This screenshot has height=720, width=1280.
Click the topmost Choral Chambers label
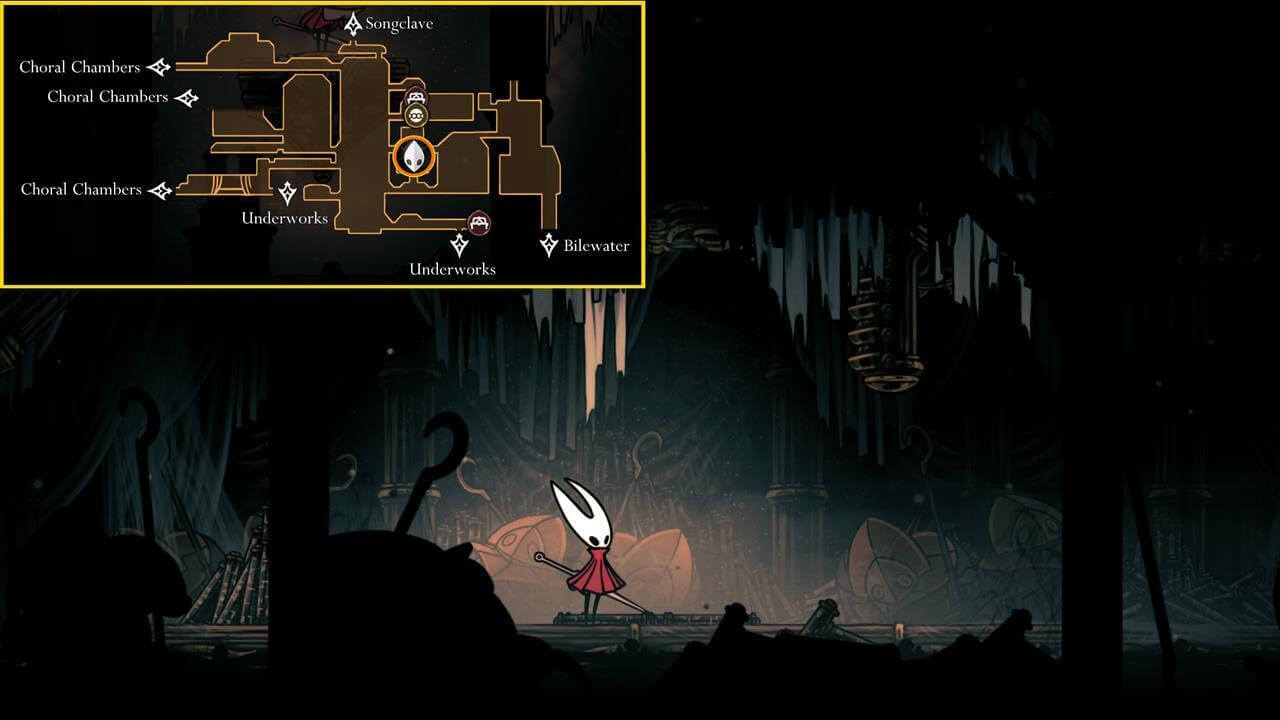pyautogui.click(x=79, y=66)
